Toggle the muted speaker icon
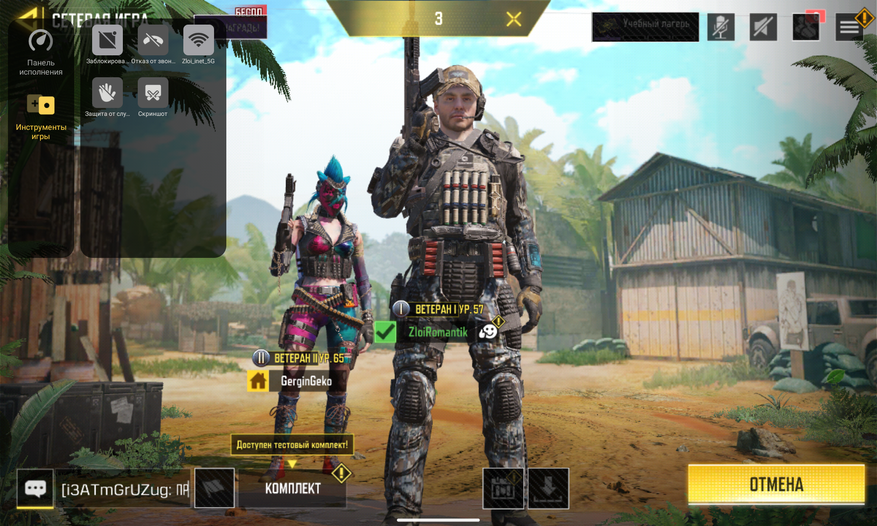Image resolution: width=877 pixels, height=526 pixels. tap(763, 26)
